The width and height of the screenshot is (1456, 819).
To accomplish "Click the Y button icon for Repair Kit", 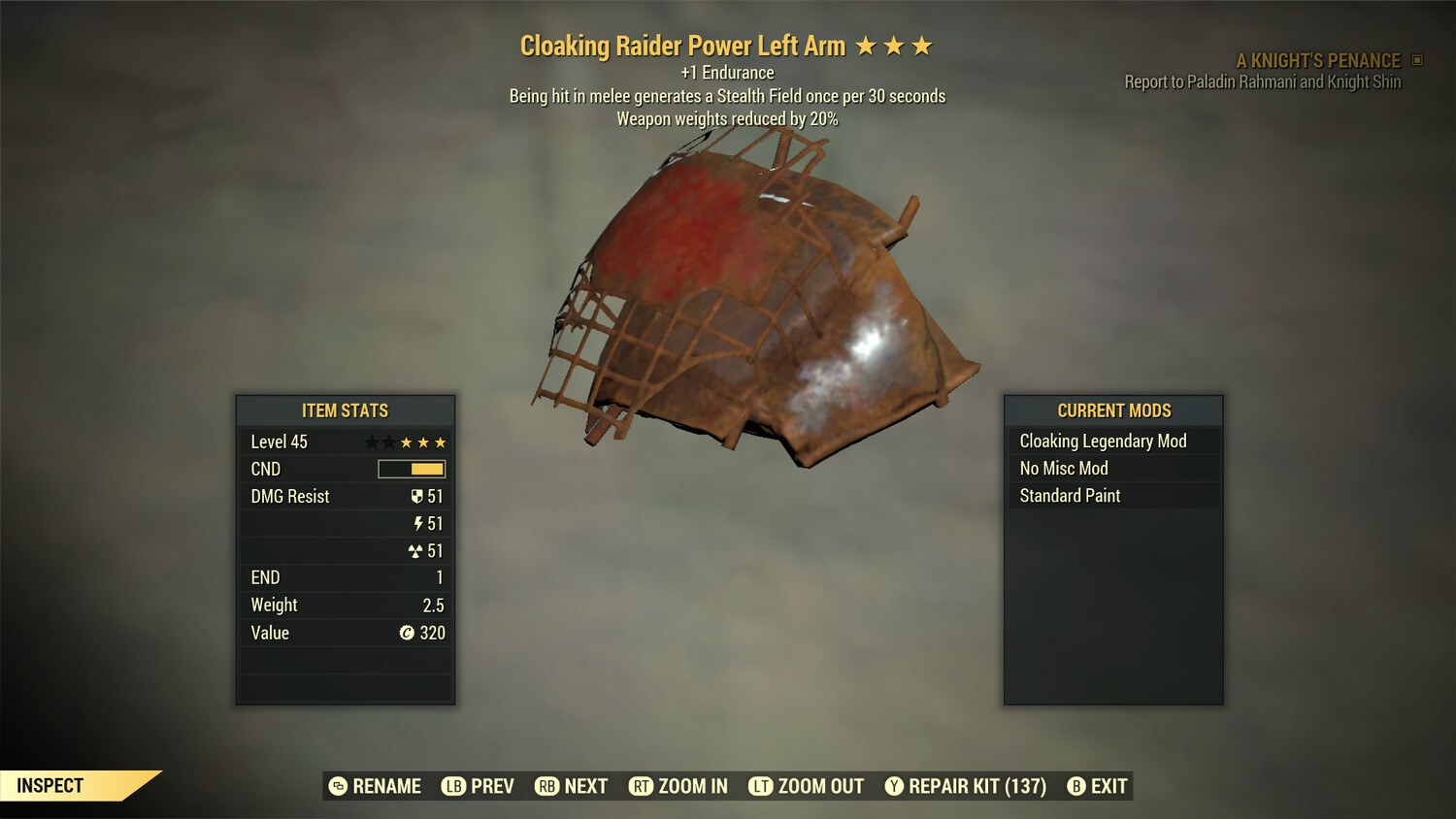I will (894, 786).
